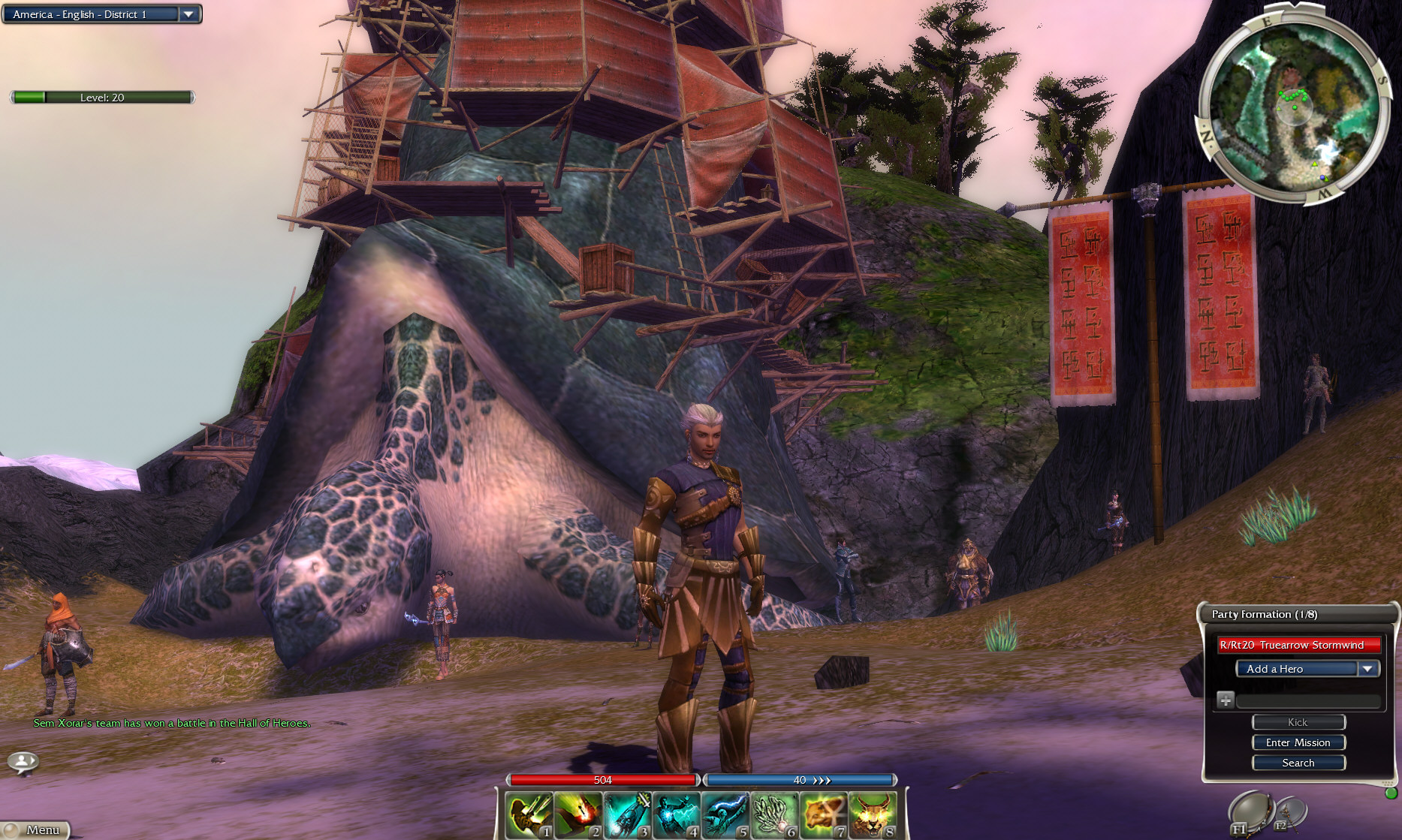This screenshot has width=1402, height=840.
Task: Cast skill 4, the lightning channeling figure
Action: tap(677, 815)
